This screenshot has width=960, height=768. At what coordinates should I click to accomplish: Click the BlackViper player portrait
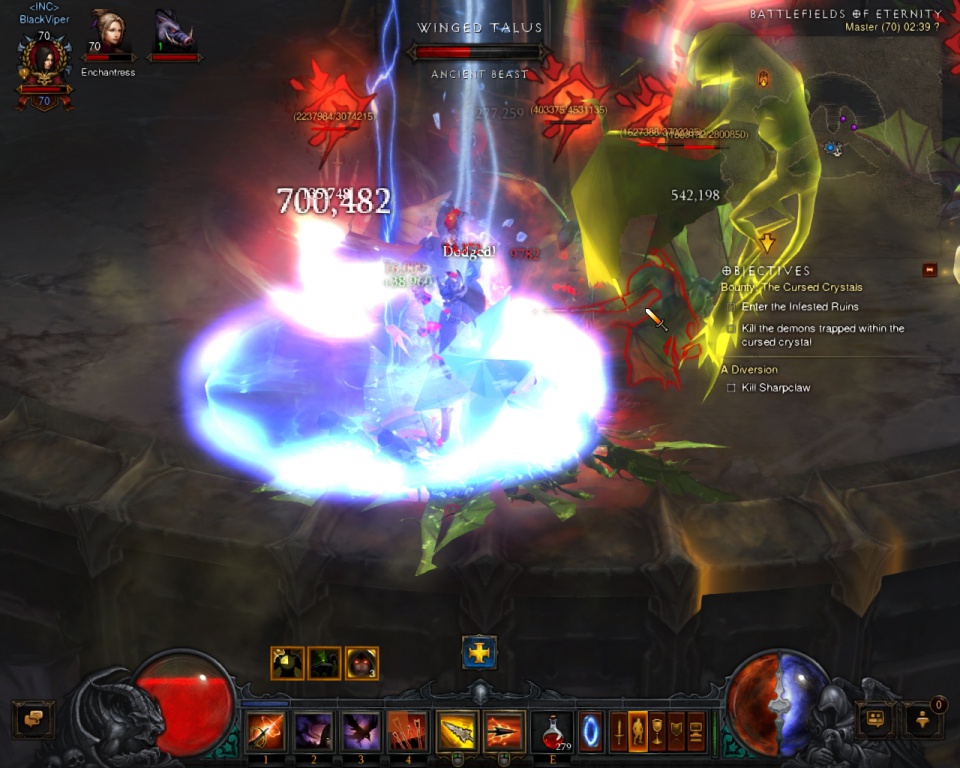[43, 60]
